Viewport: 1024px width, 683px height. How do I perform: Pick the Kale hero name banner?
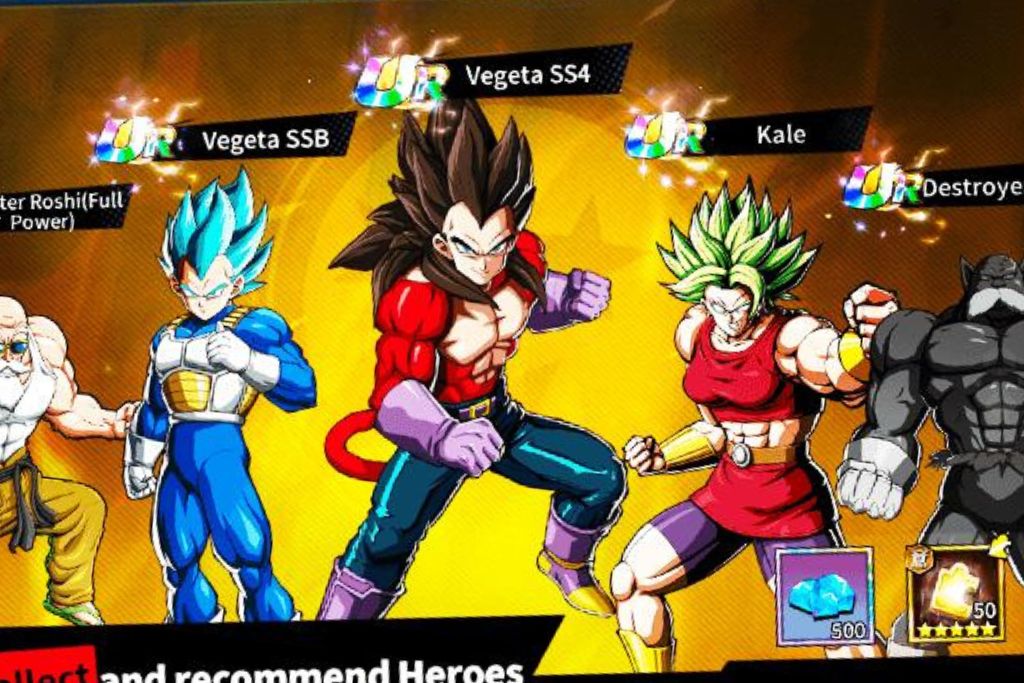(x=780, y=134)
